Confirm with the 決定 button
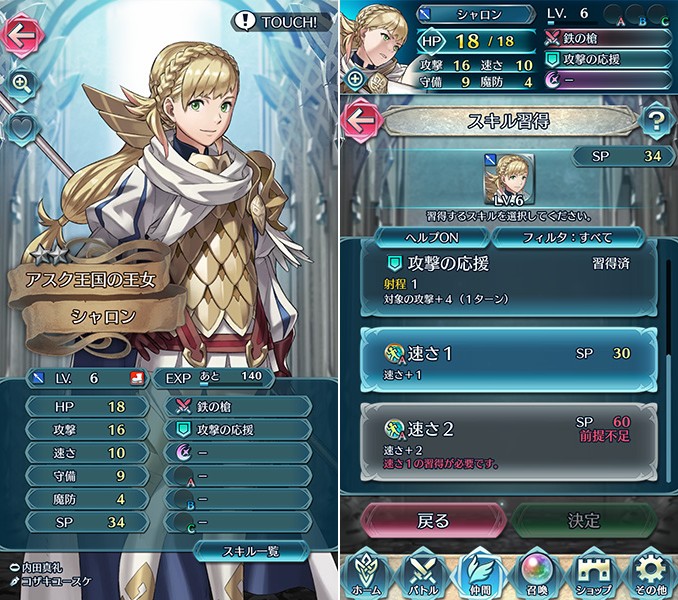Viewport: 678px width, 600px height. click(585, 520)
